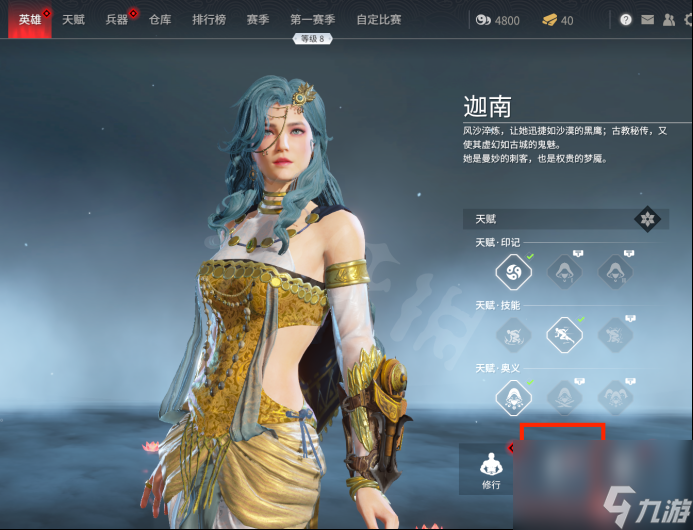Open the 仓库 tab
The image size is (693, 530).
[x=160, y=19]
